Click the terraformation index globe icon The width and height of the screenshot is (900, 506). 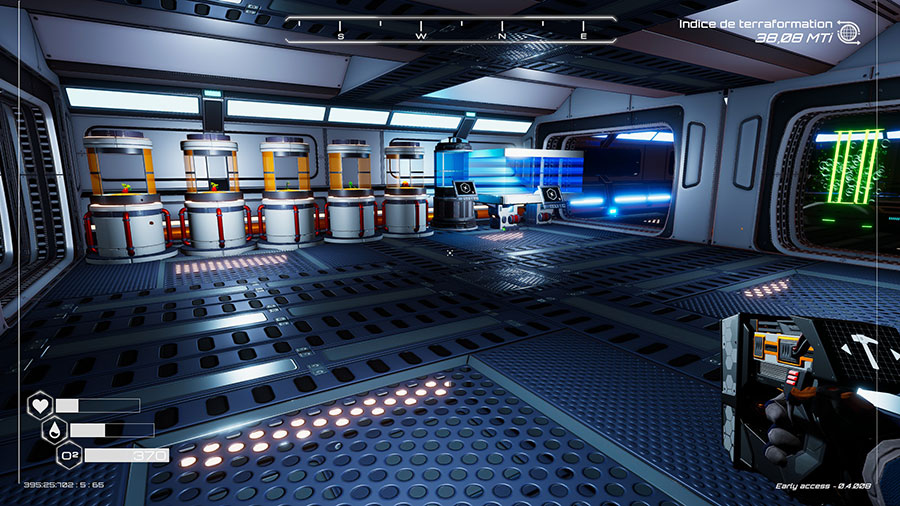click(848, 32)
